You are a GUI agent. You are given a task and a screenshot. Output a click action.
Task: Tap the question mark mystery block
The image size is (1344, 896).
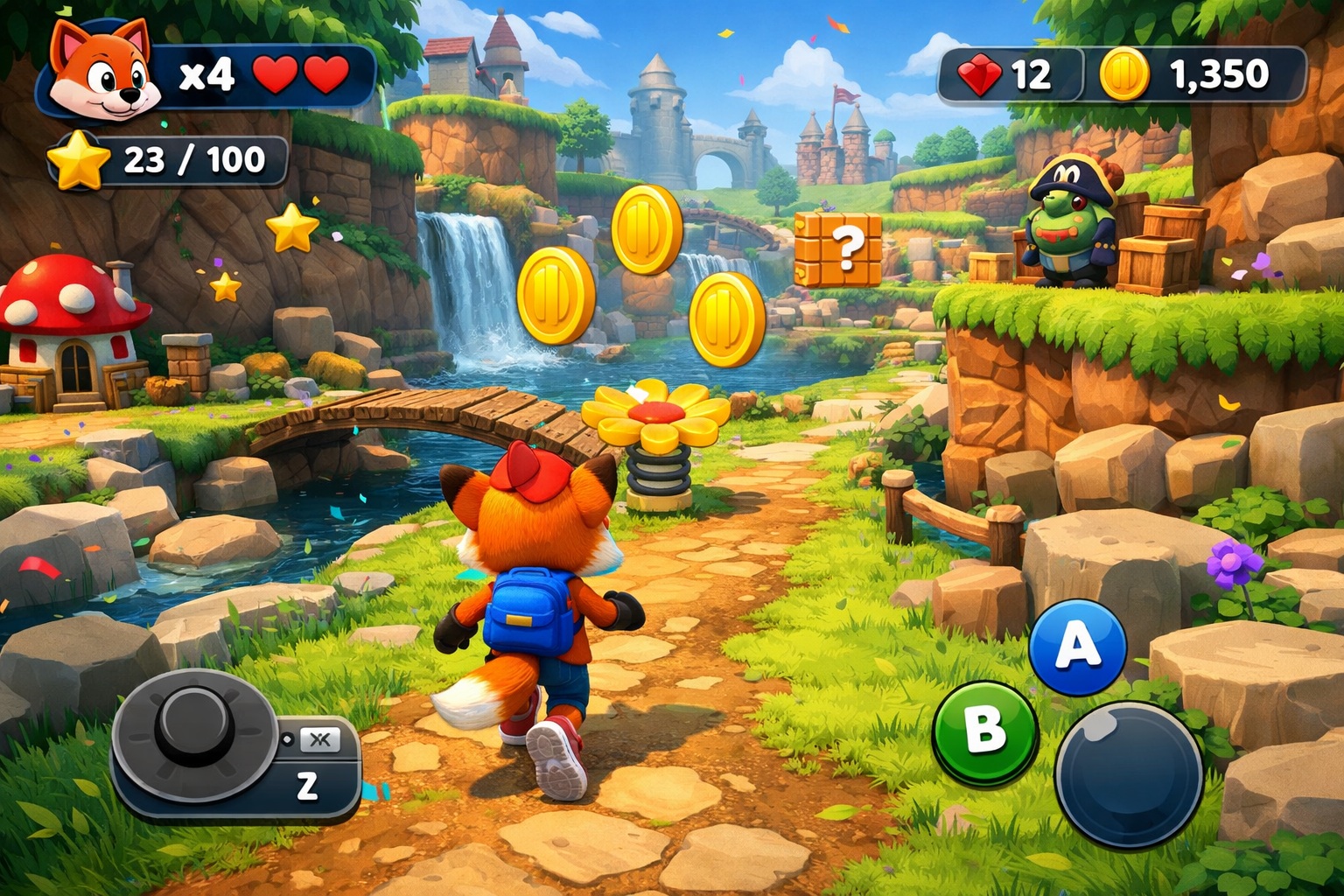[843, 249]
